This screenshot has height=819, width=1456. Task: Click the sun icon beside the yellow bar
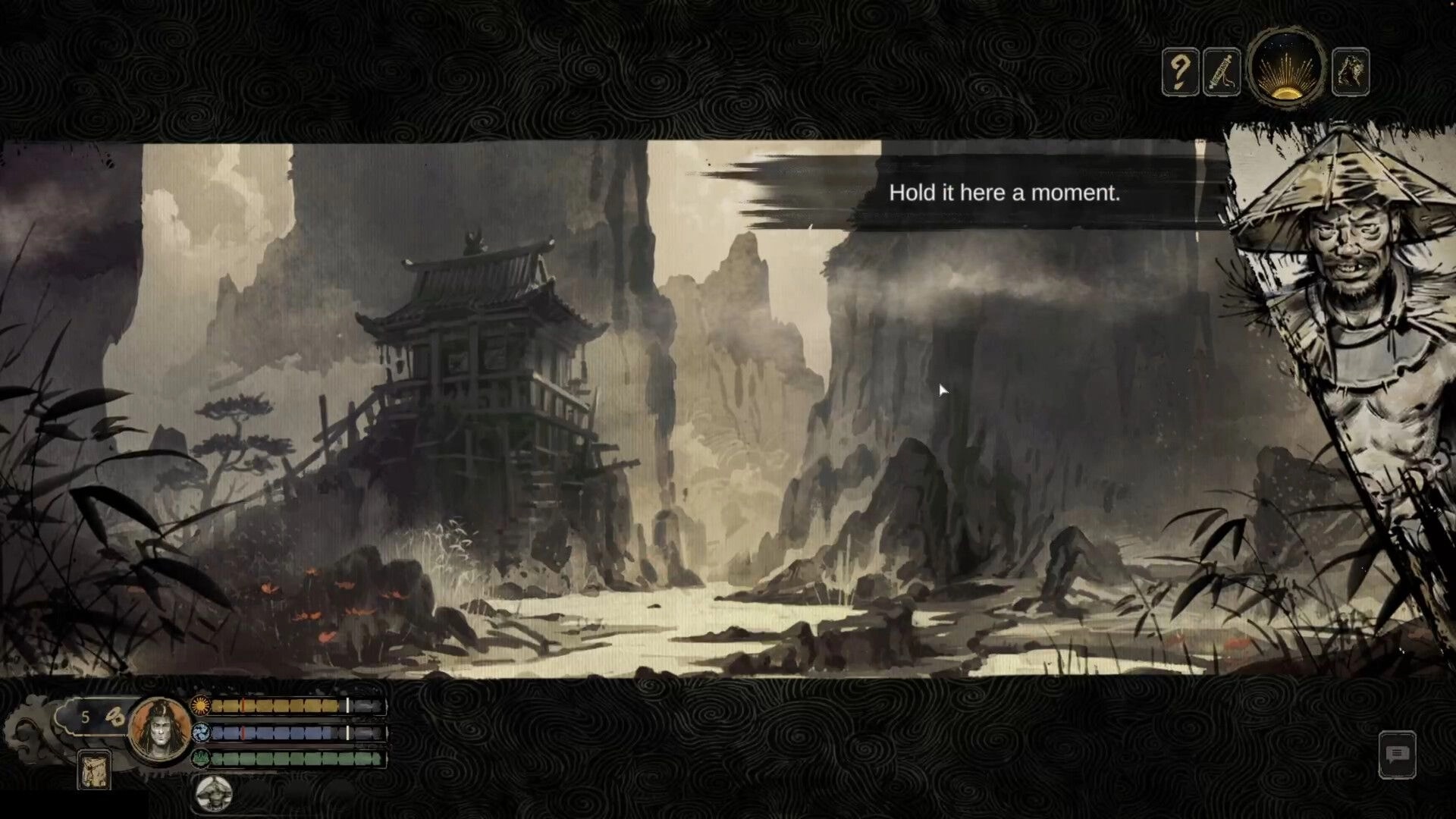coord(199,705)
